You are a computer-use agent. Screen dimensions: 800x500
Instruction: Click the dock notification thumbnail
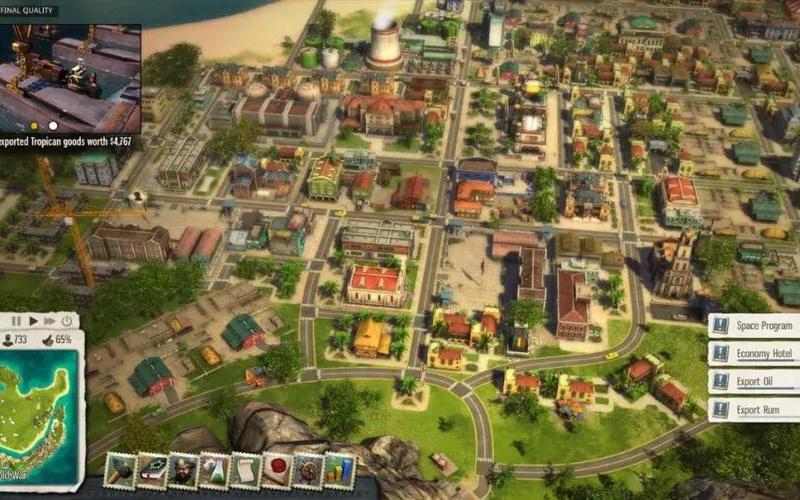pos(70,70)
